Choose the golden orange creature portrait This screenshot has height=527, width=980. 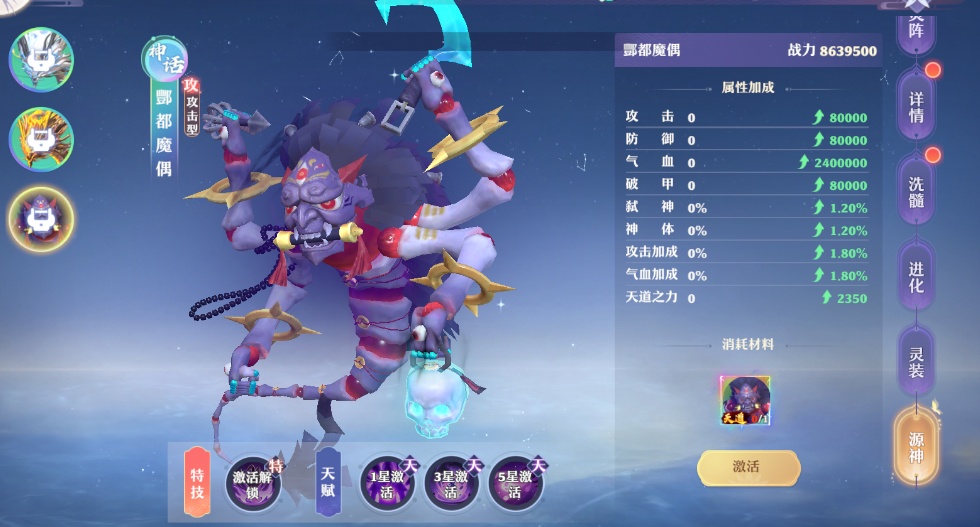41,139
